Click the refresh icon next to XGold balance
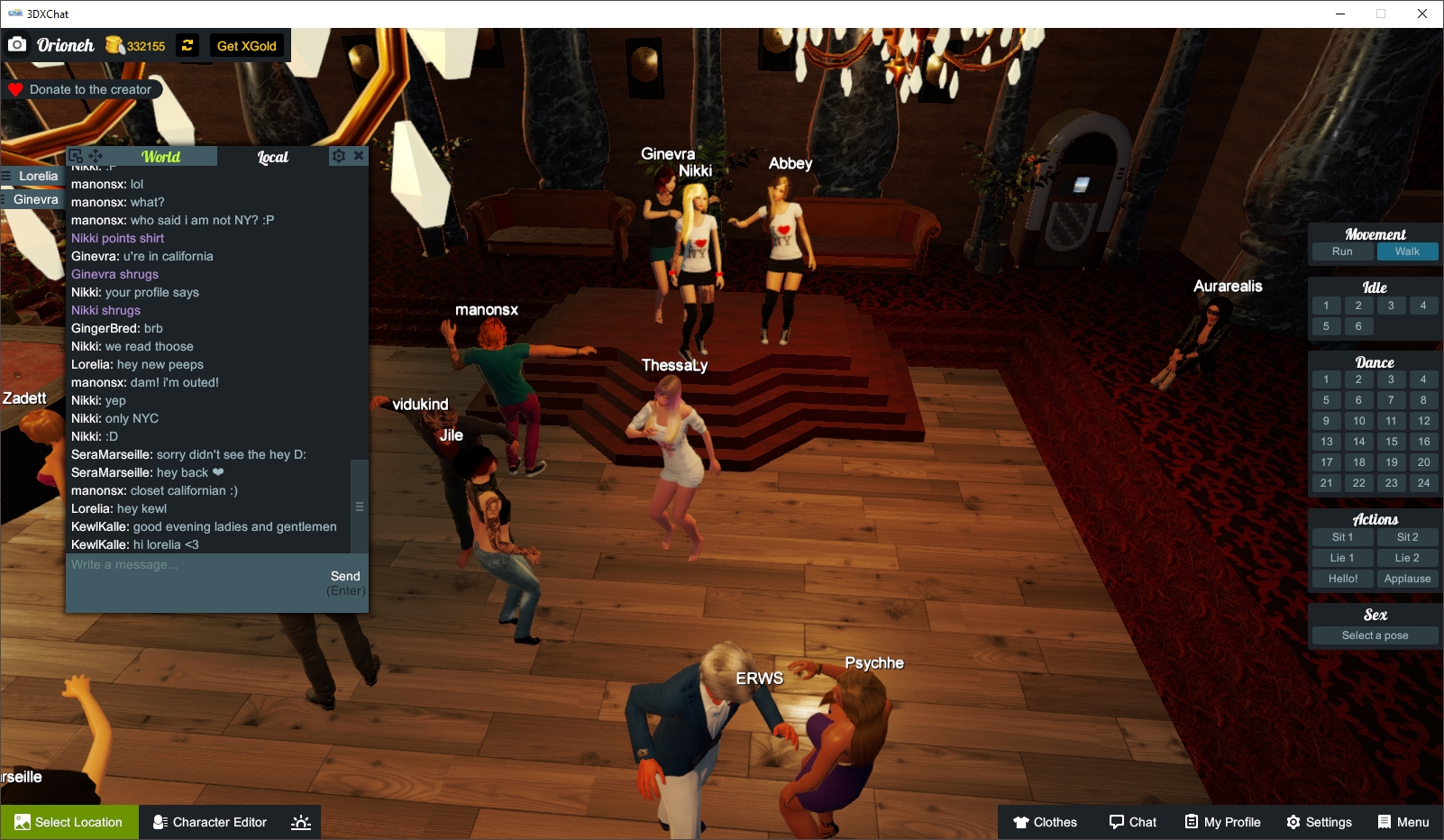The image size is (1444, 840). pos(187,45)
